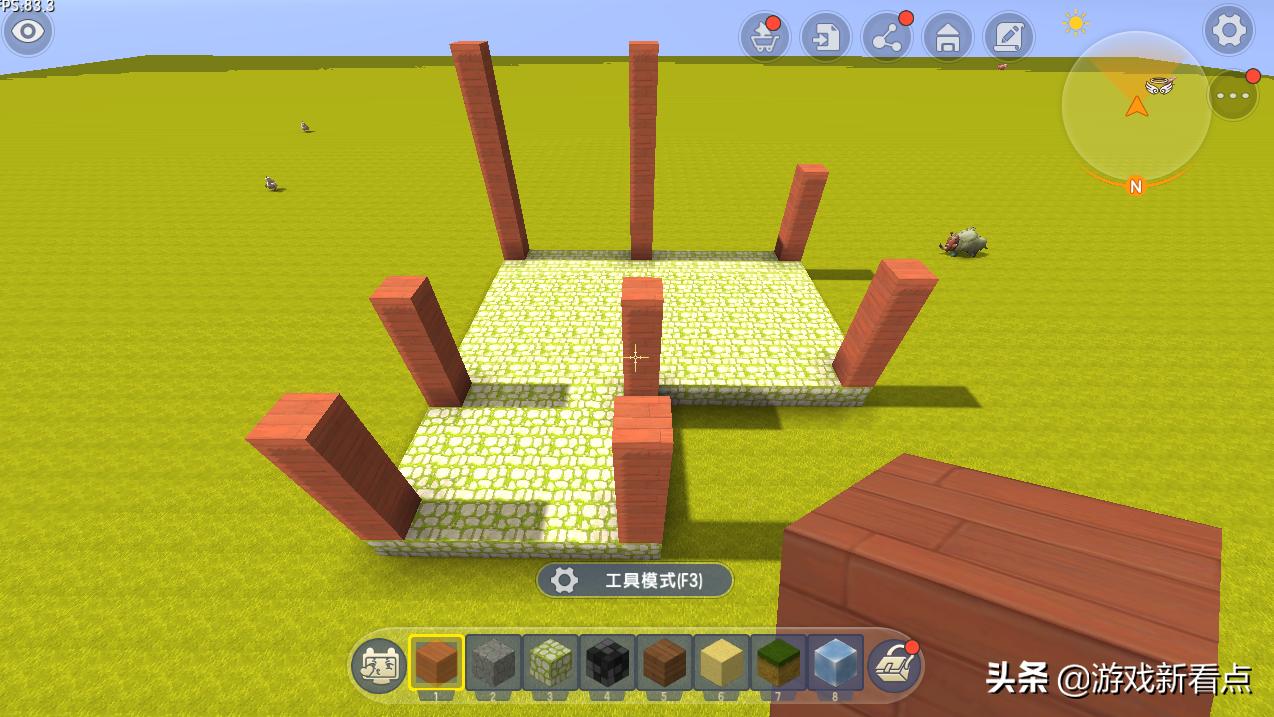Choose the mossy stone block slot
Screen dimensions: 1274x717
tap(550, 663)
